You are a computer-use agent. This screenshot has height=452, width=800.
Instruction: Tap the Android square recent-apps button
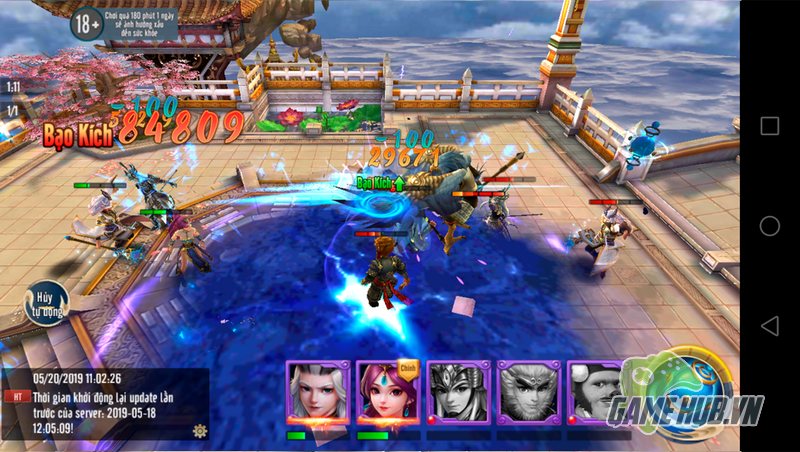pos(769,126)
